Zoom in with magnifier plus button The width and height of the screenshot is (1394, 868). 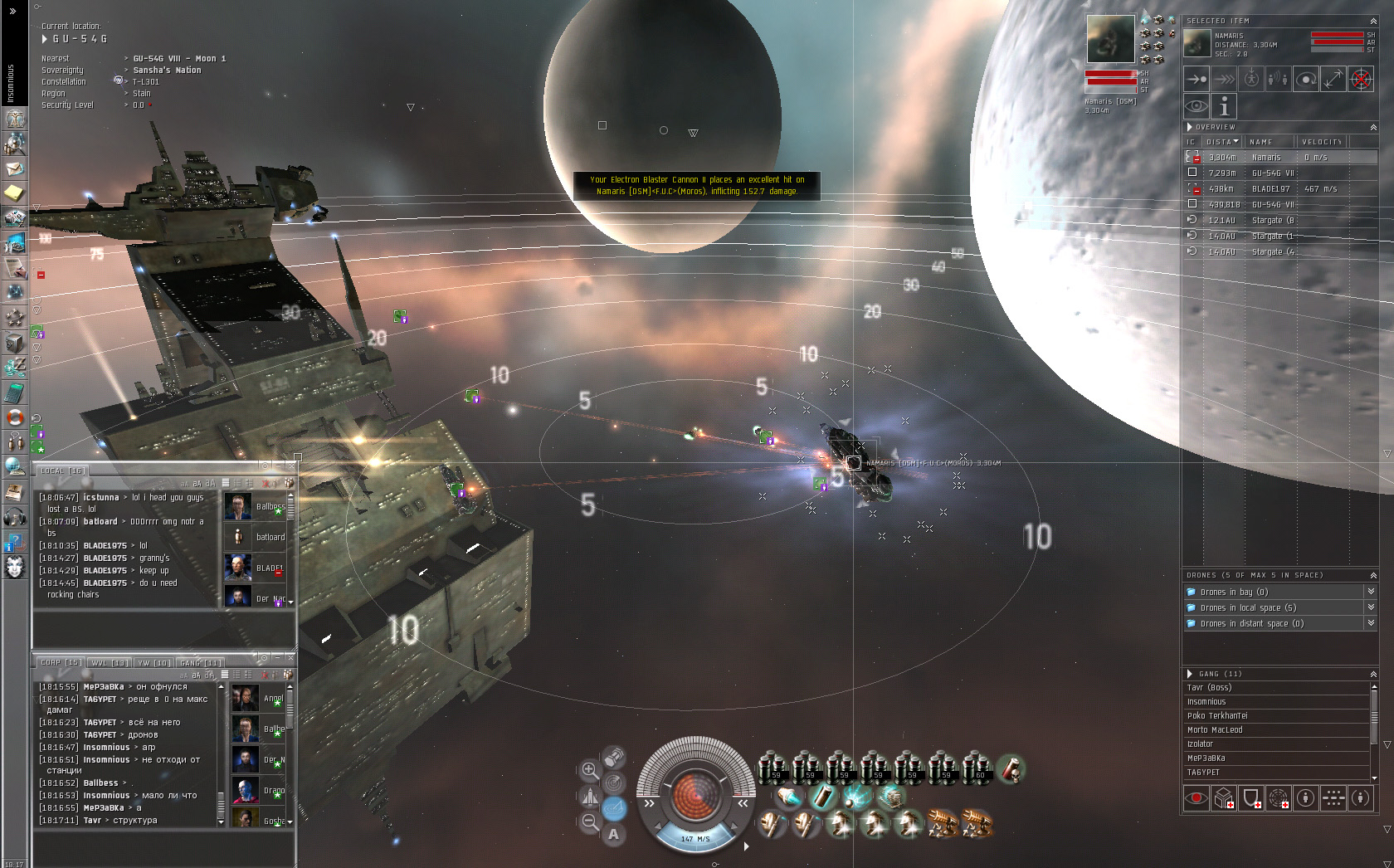(x=589, y=769)
